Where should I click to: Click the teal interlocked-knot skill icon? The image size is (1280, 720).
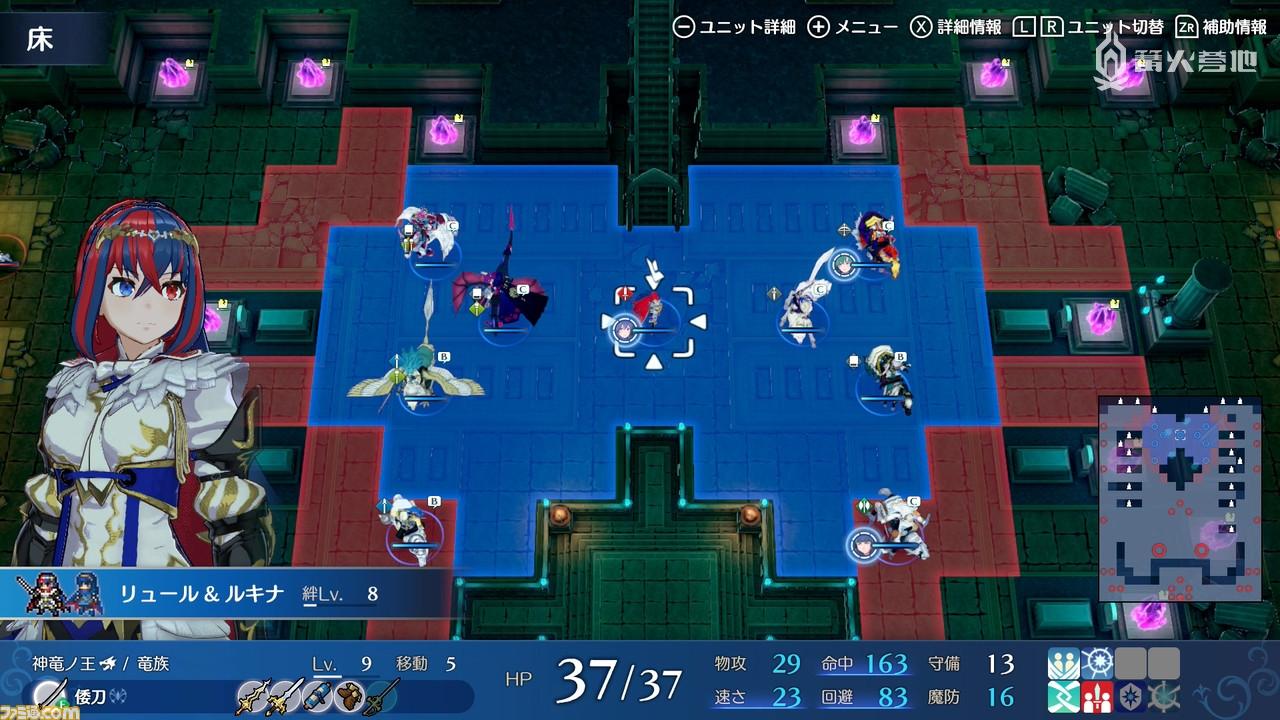(x=1063, y=697)
